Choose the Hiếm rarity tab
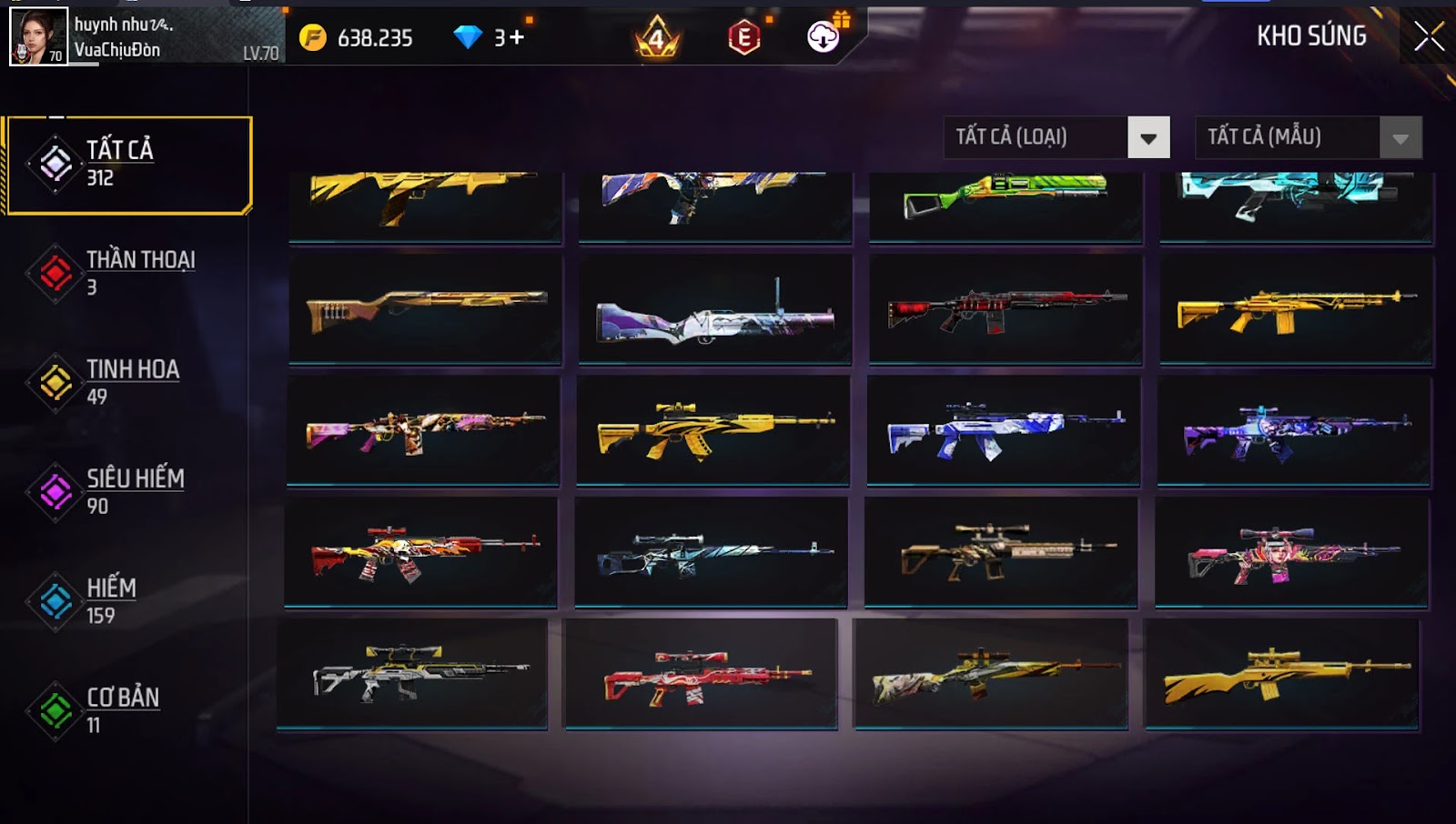Viewport: 1456px width, 824px height. click(x=128, y=600)
